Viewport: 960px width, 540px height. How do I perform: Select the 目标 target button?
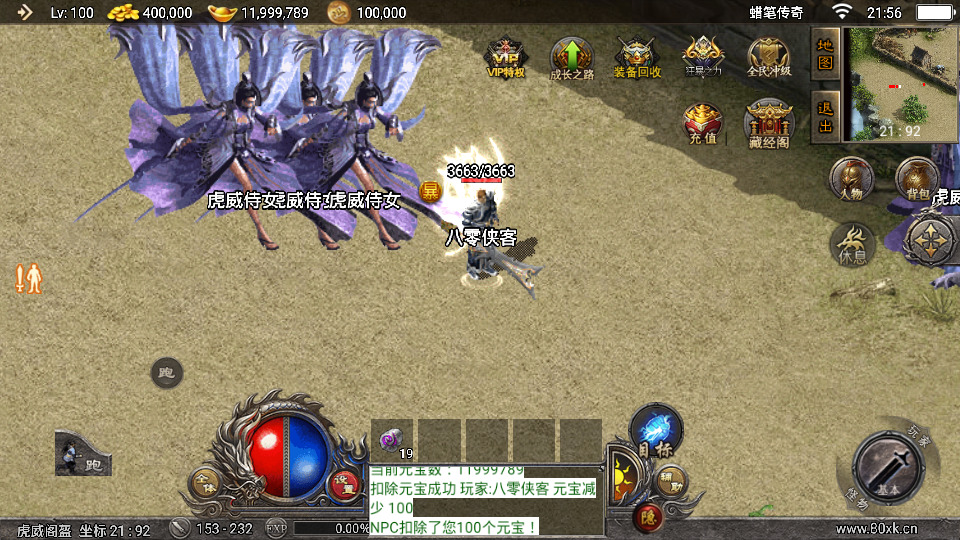(656, 430)
